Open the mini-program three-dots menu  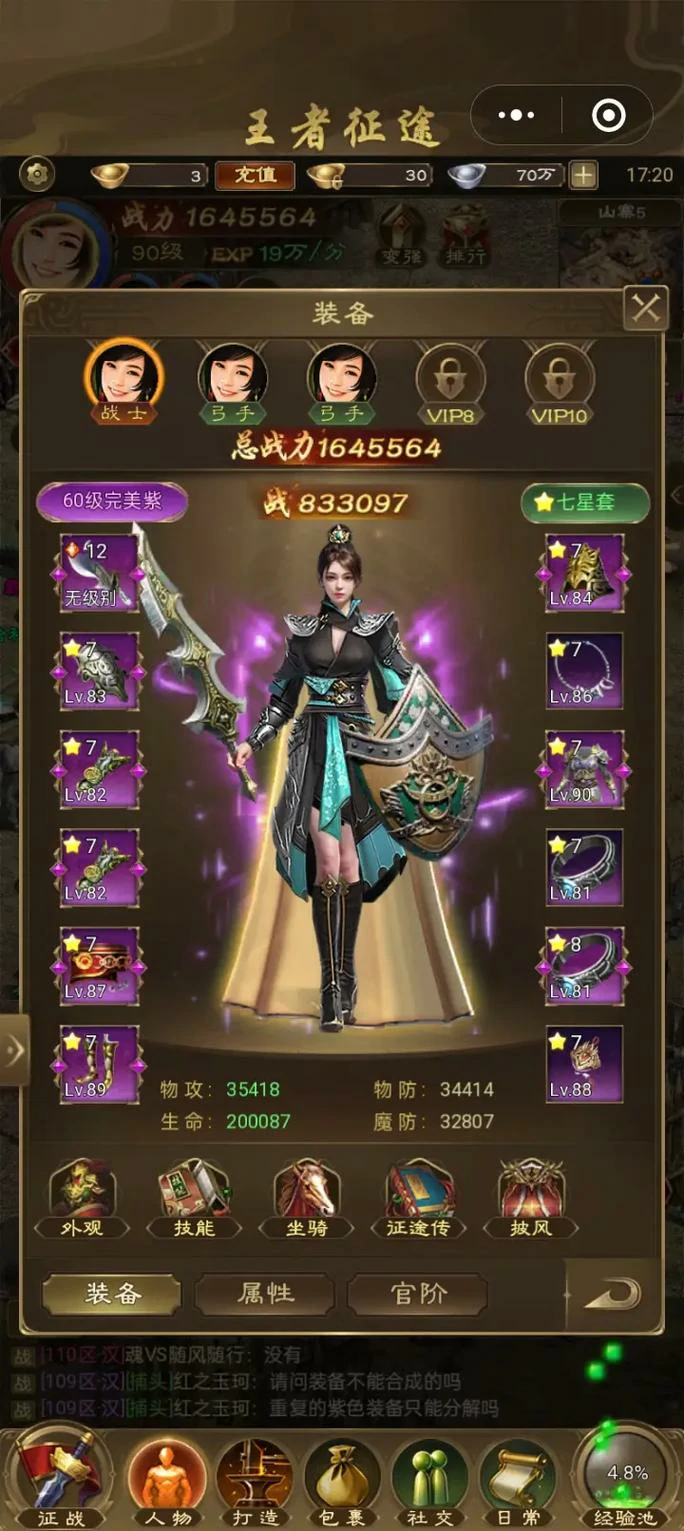click(x=516, y=116)
